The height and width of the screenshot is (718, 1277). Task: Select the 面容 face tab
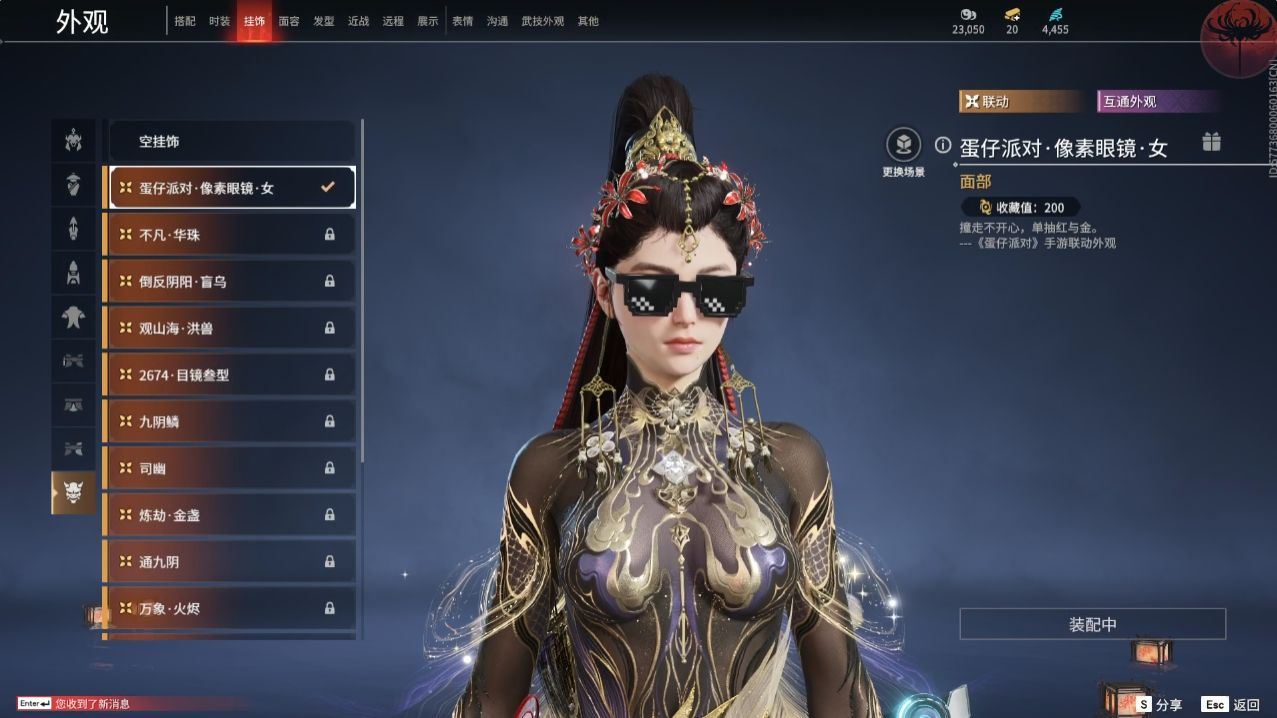pyautogui.click(x=289, y=21)
